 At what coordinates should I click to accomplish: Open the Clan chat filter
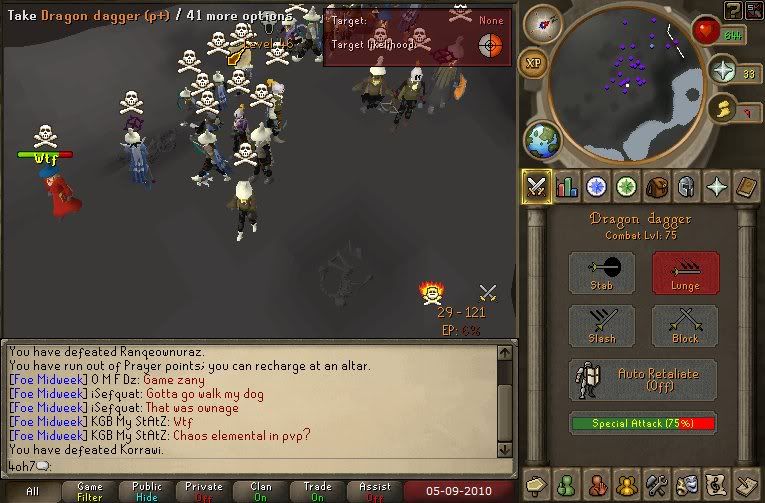(x=263, y=491)
